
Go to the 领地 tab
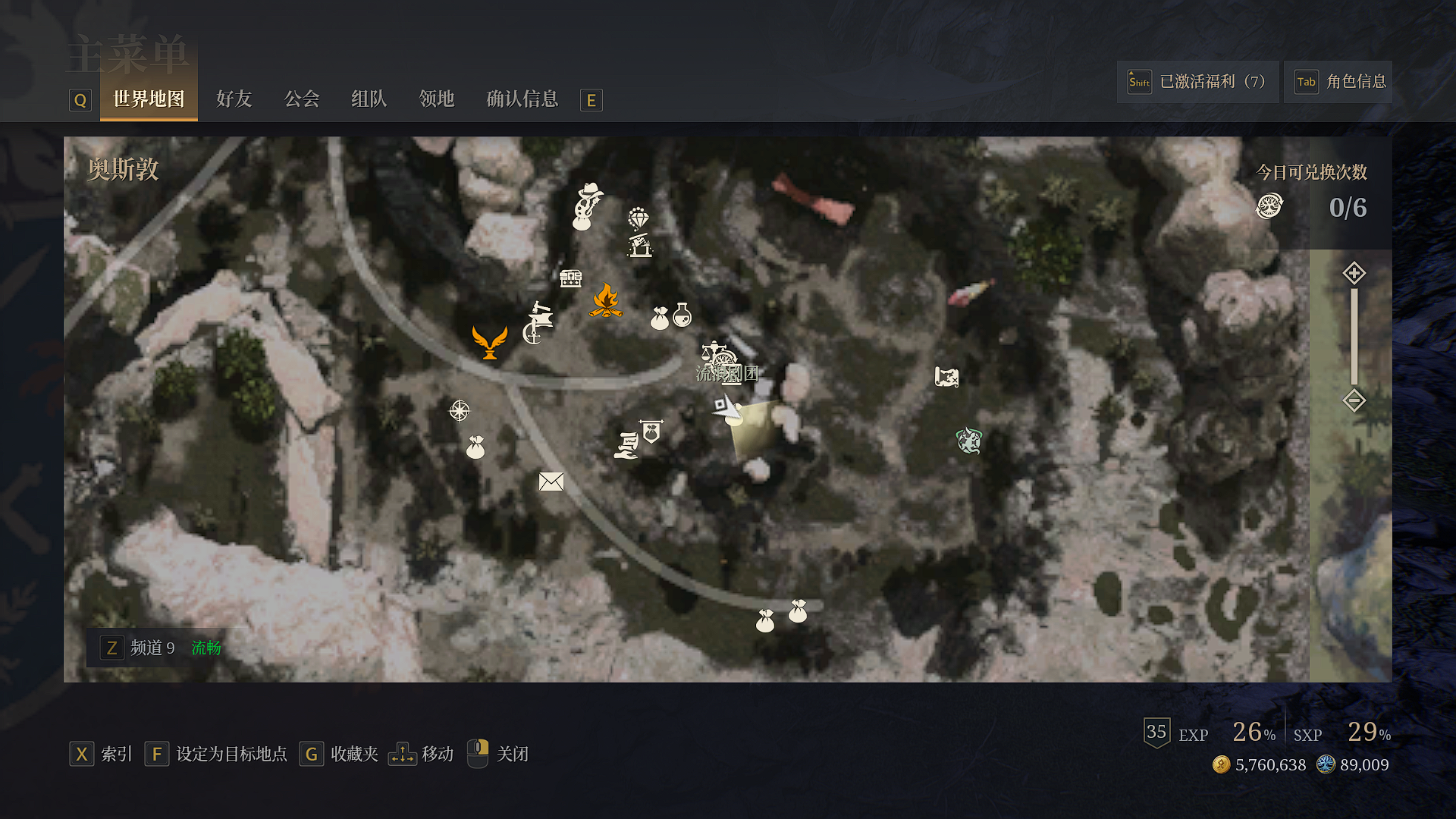[437, 99]
